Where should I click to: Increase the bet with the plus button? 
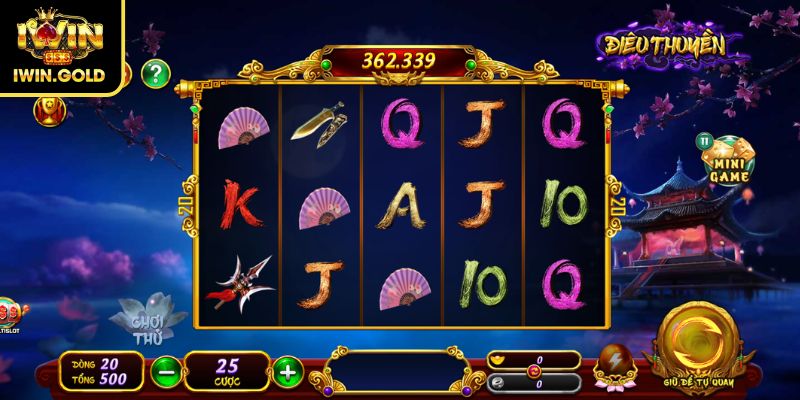[288, 372]
